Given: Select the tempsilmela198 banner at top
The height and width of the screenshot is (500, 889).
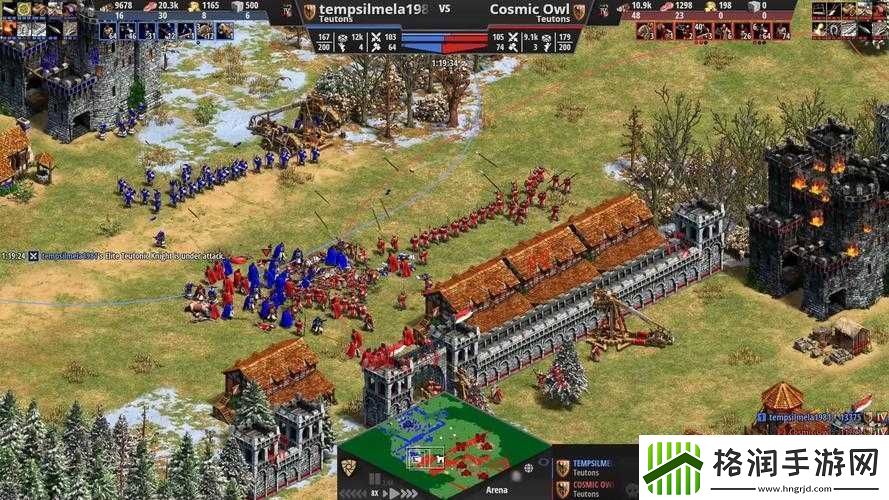Looking at the screenshot, I should [x=364, y=9].
